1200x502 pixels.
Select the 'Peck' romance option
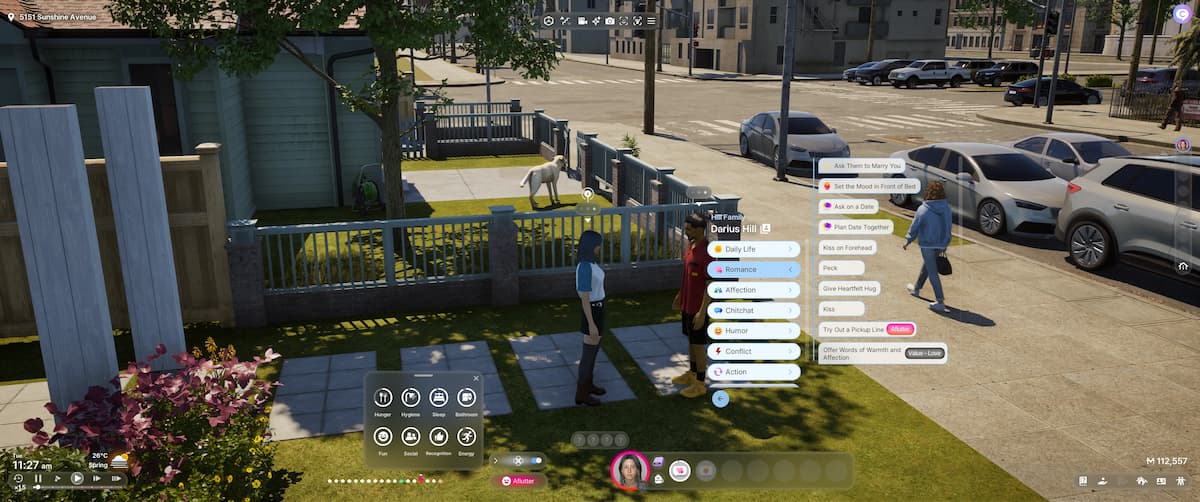pos(841,268)
